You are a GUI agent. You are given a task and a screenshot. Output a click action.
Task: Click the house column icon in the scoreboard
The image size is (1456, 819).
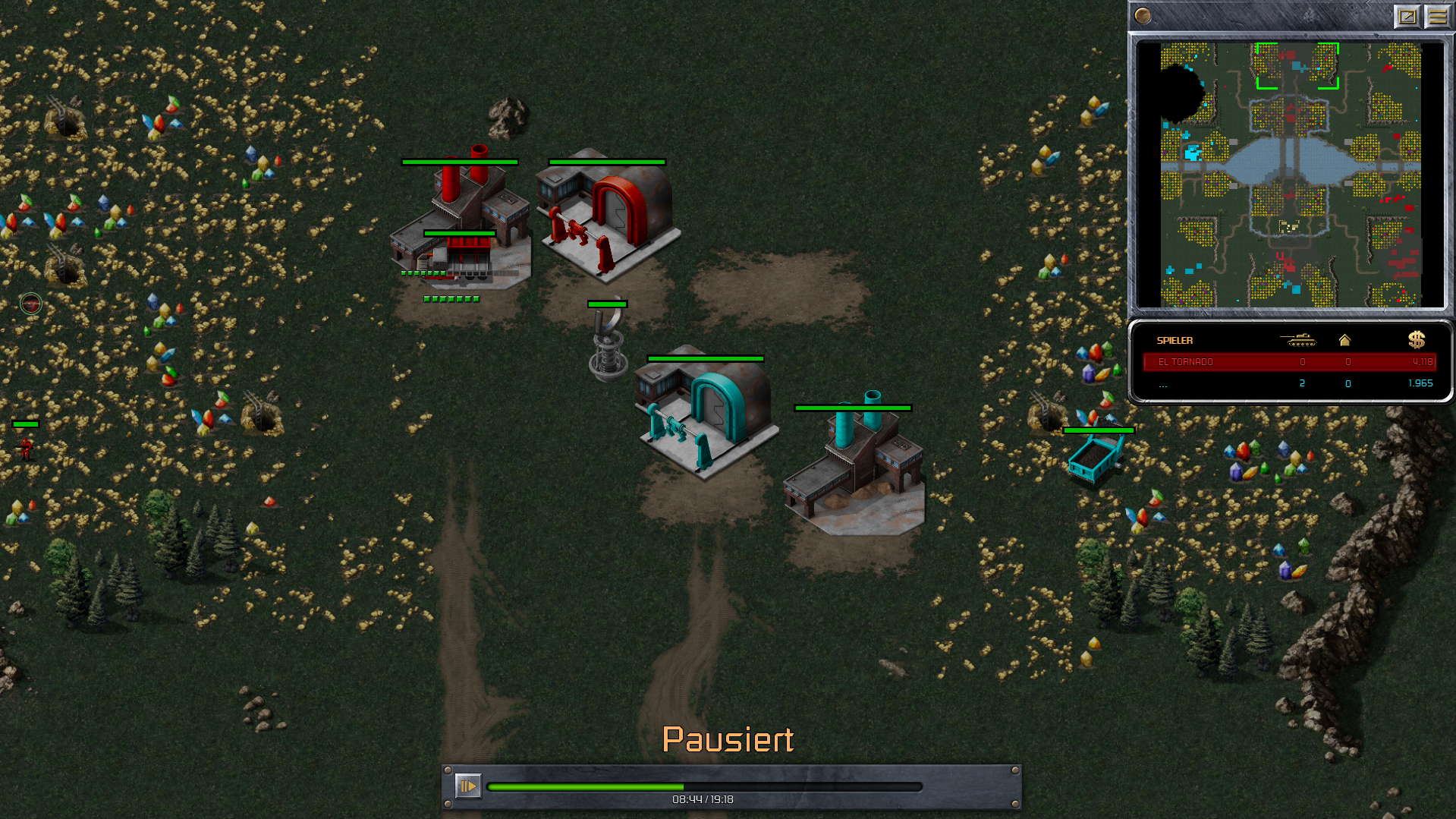coord(1344,340)
